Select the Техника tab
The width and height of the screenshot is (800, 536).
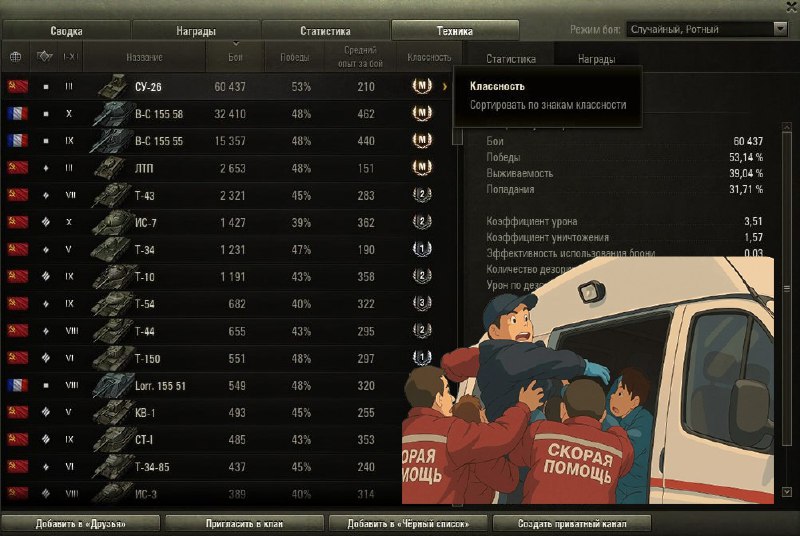pyautogui.click(x=455, y=31)
